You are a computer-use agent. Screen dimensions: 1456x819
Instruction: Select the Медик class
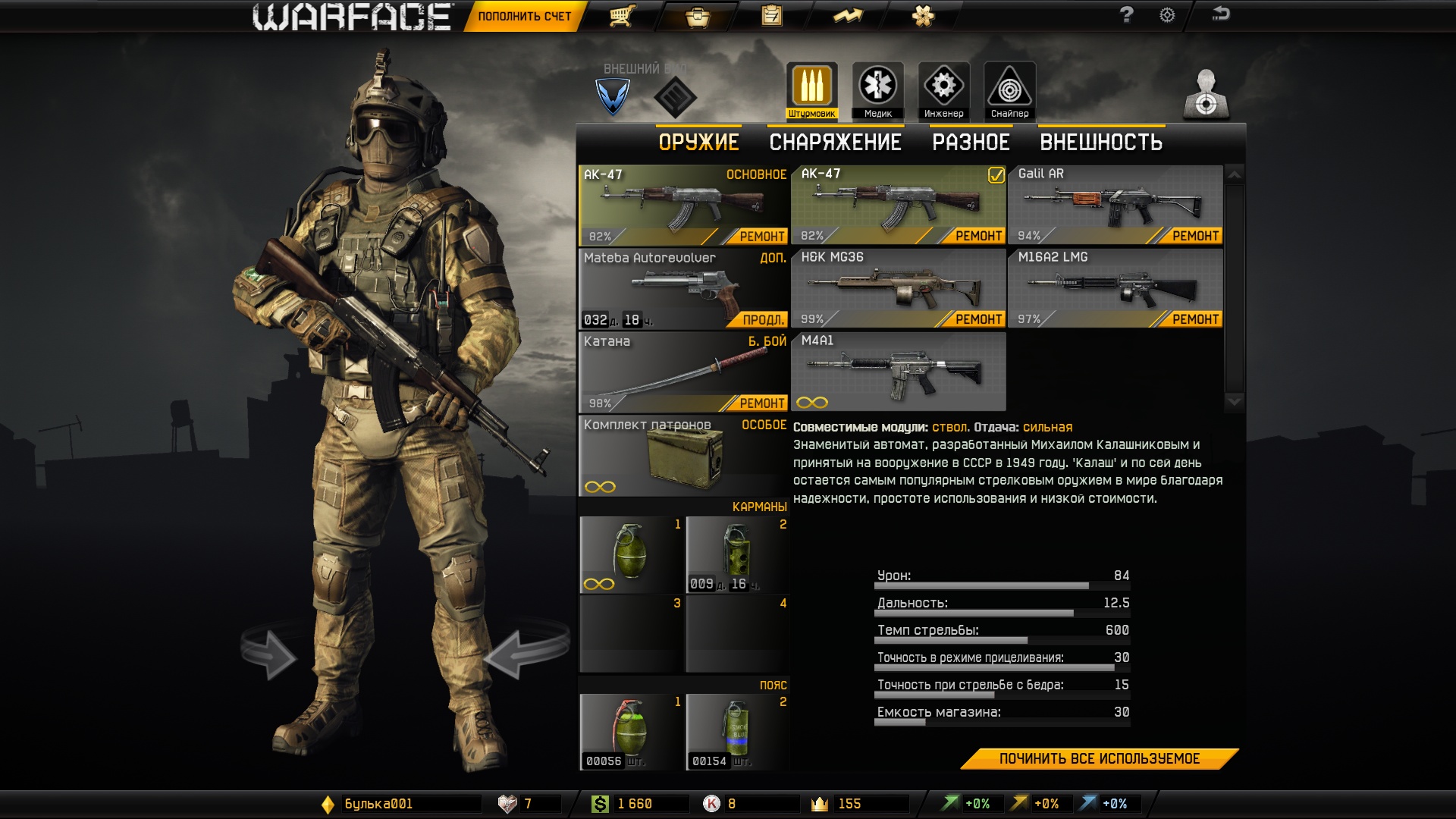pyautogui.click(x=877, y=91)
